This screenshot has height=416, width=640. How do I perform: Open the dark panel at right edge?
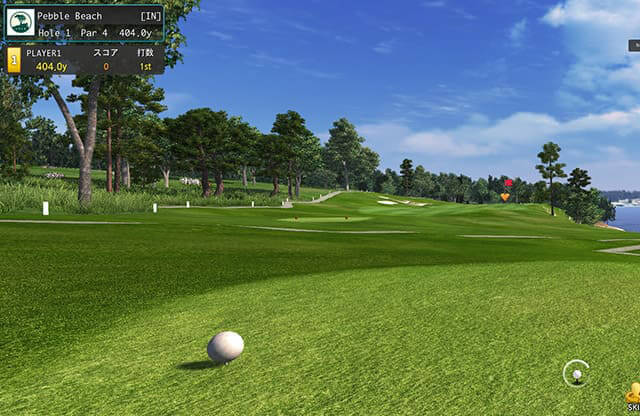(634, 45)
